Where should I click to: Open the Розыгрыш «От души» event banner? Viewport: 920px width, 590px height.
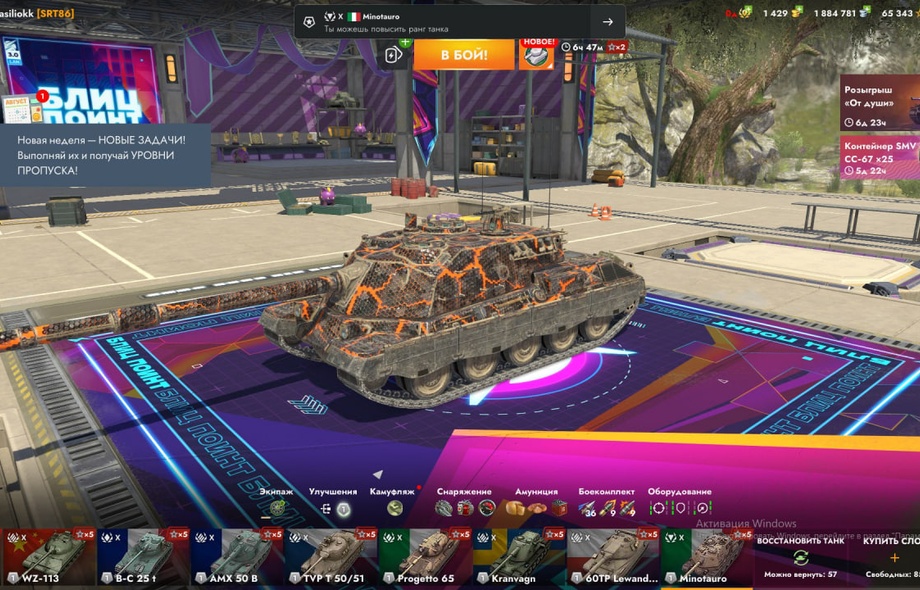[879, 103]
